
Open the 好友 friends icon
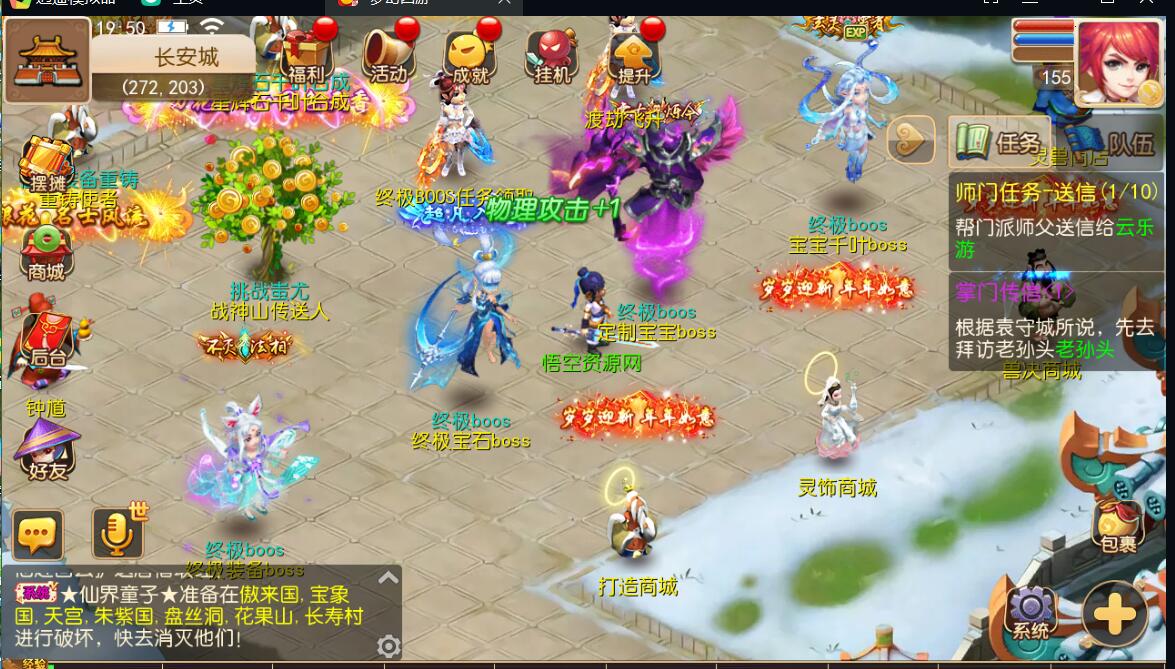46,450
